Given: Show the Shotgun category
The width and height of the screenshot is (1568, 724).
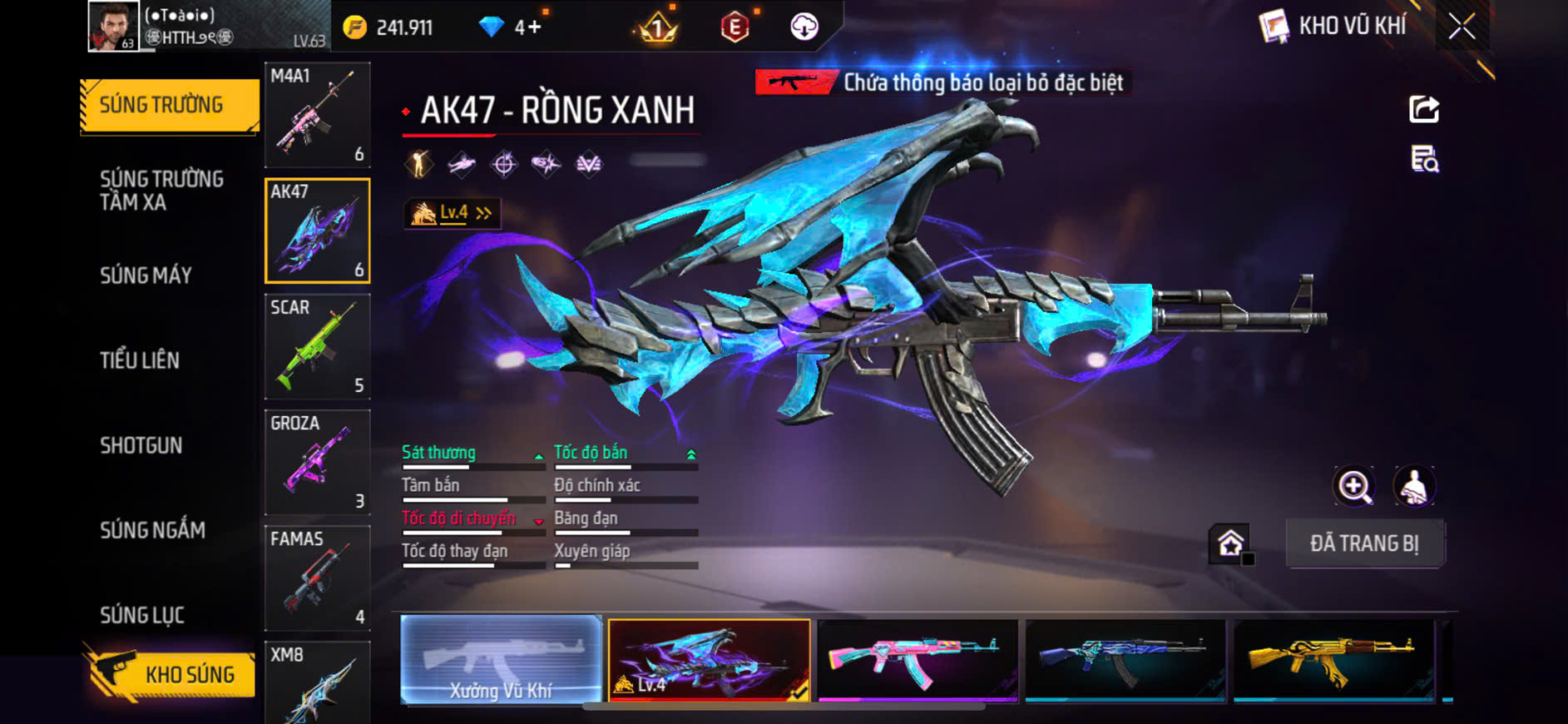Looking at the screenshot, I should [141, 445].
